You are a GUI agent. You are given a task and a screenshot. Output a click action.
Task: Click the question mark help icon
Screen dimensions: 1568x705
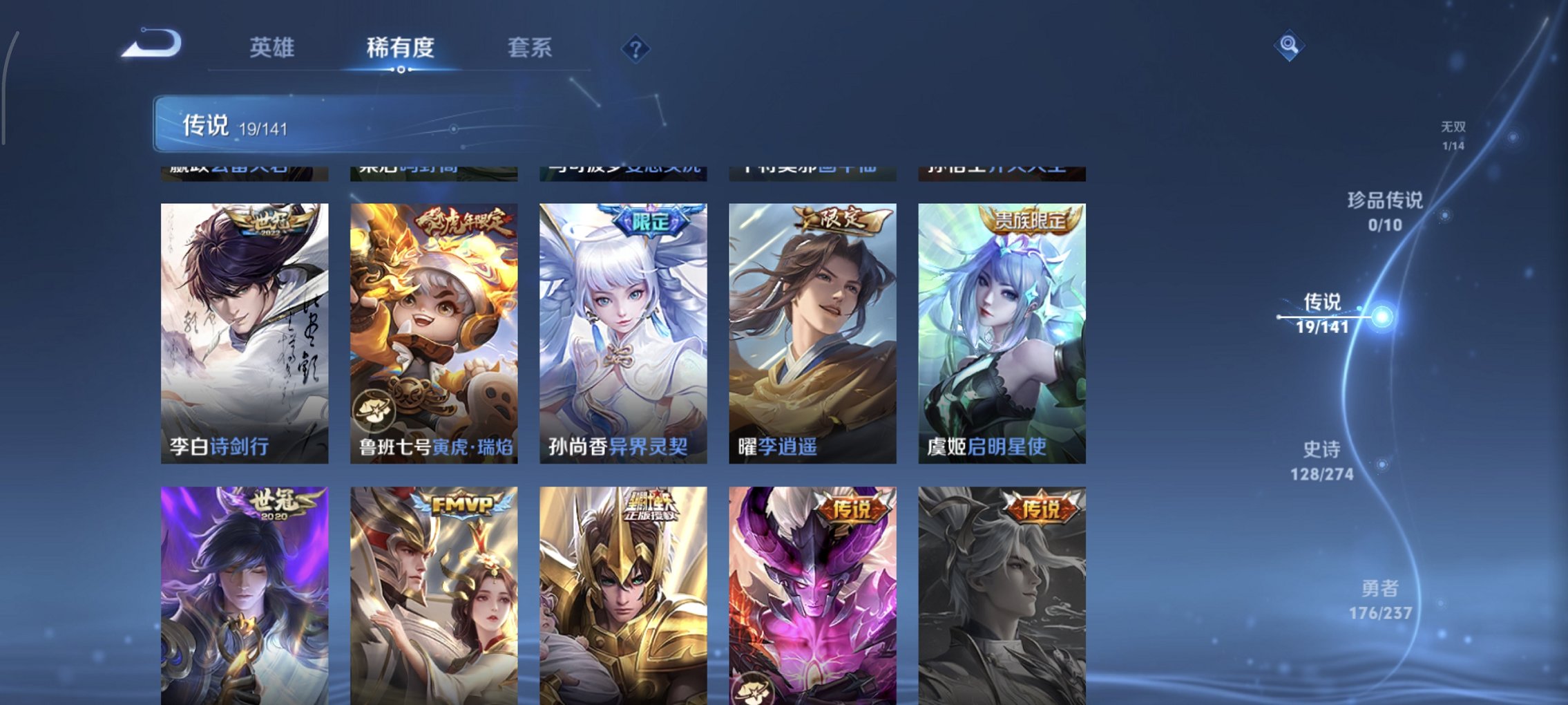[635, 49]
